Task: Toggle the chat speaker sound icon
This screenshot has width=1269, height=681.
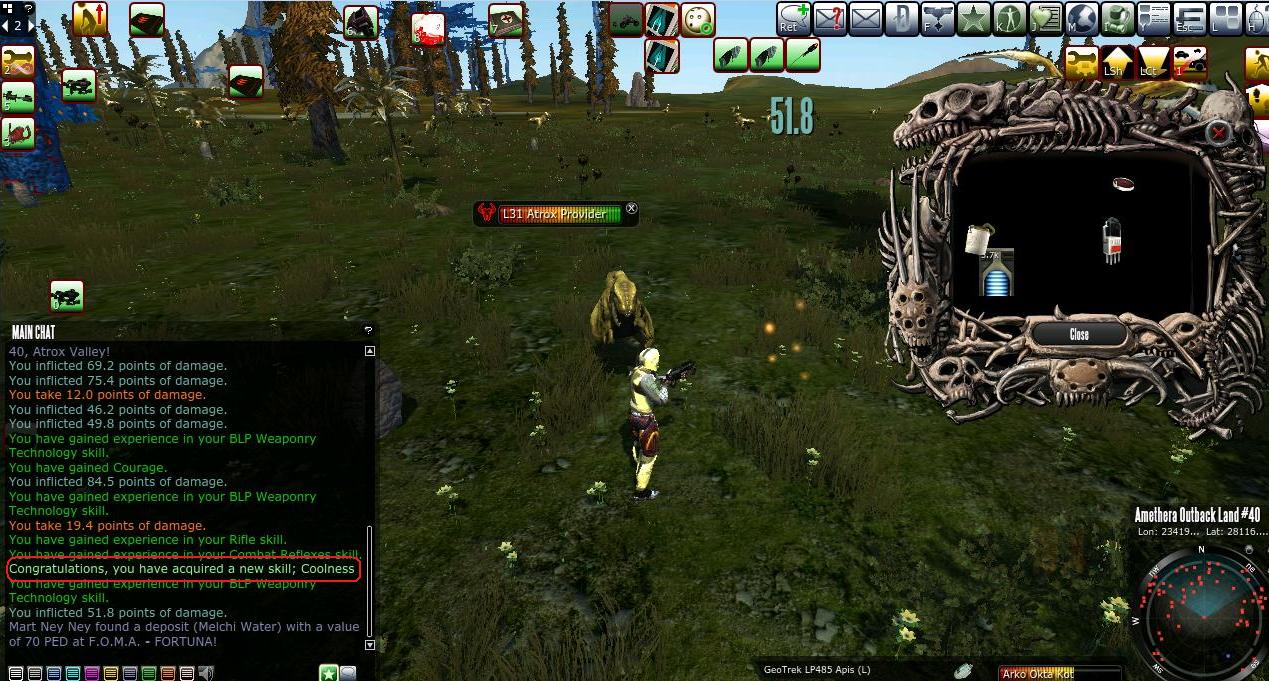Action: tap(206, 673)
